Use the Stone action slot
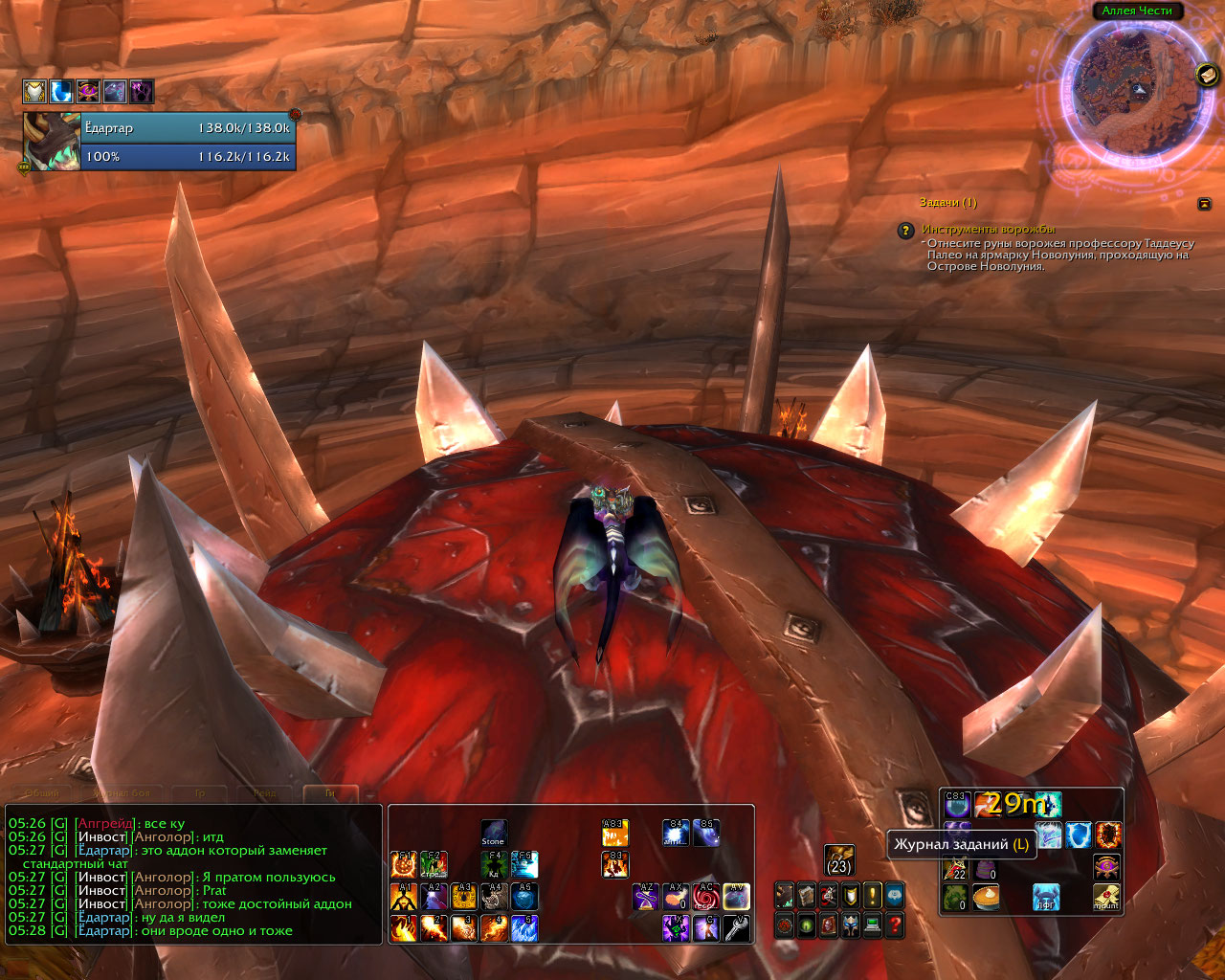Viewport: 1225px width, 980px height. click(x=493, y=833)
